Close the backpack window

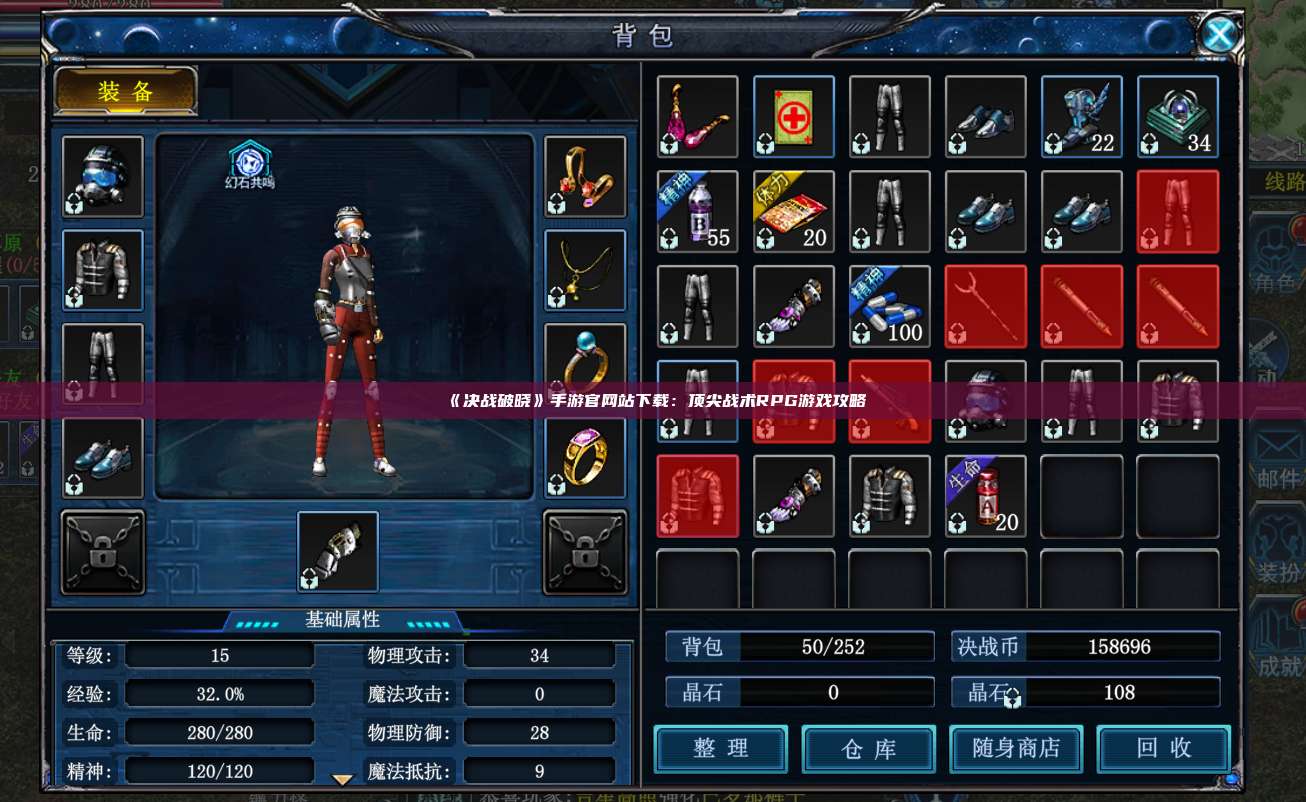coord(1219,35)
